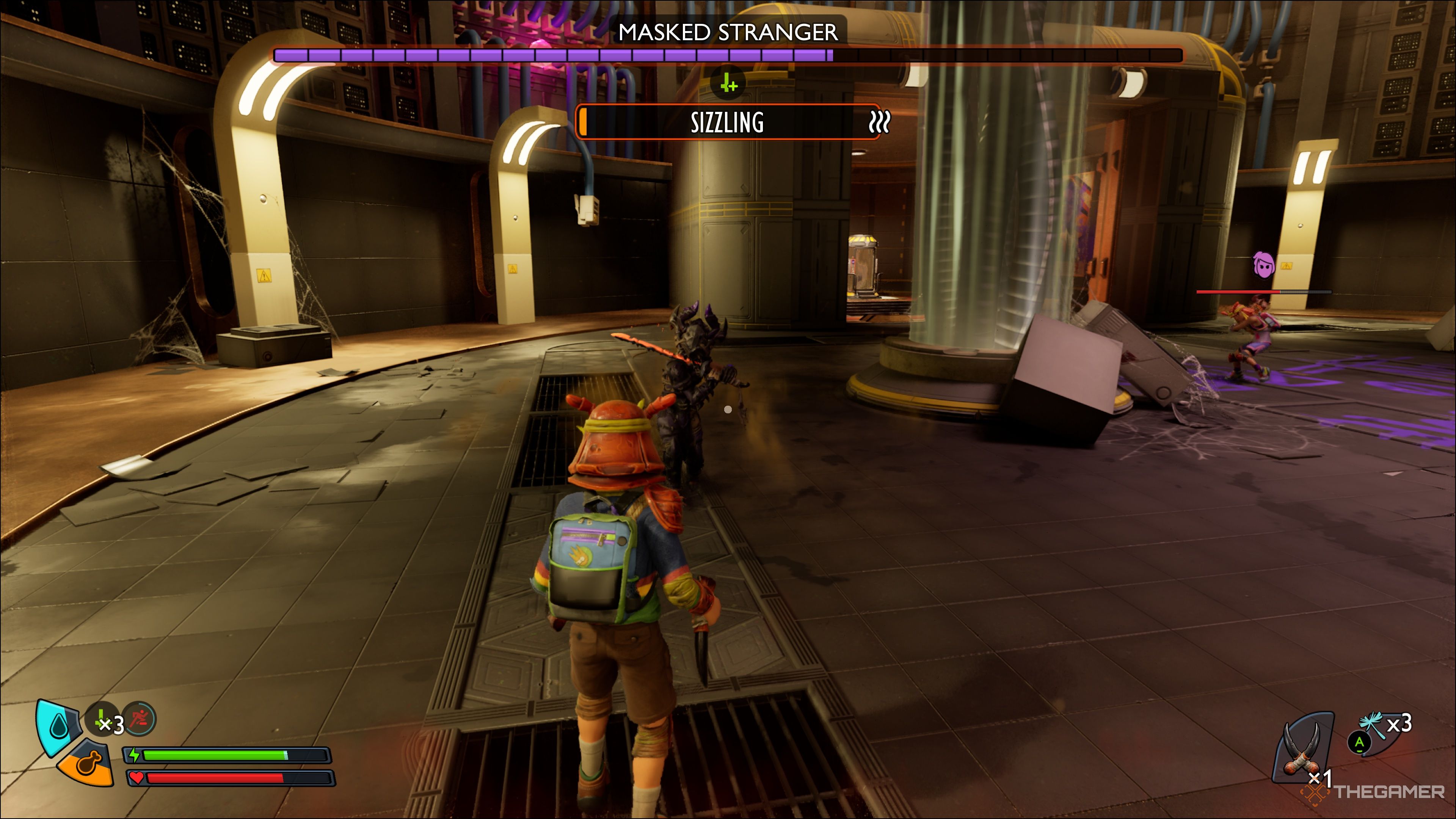Click the pink teammate face marker
1456x819 pixels.
click(1264, 265)
